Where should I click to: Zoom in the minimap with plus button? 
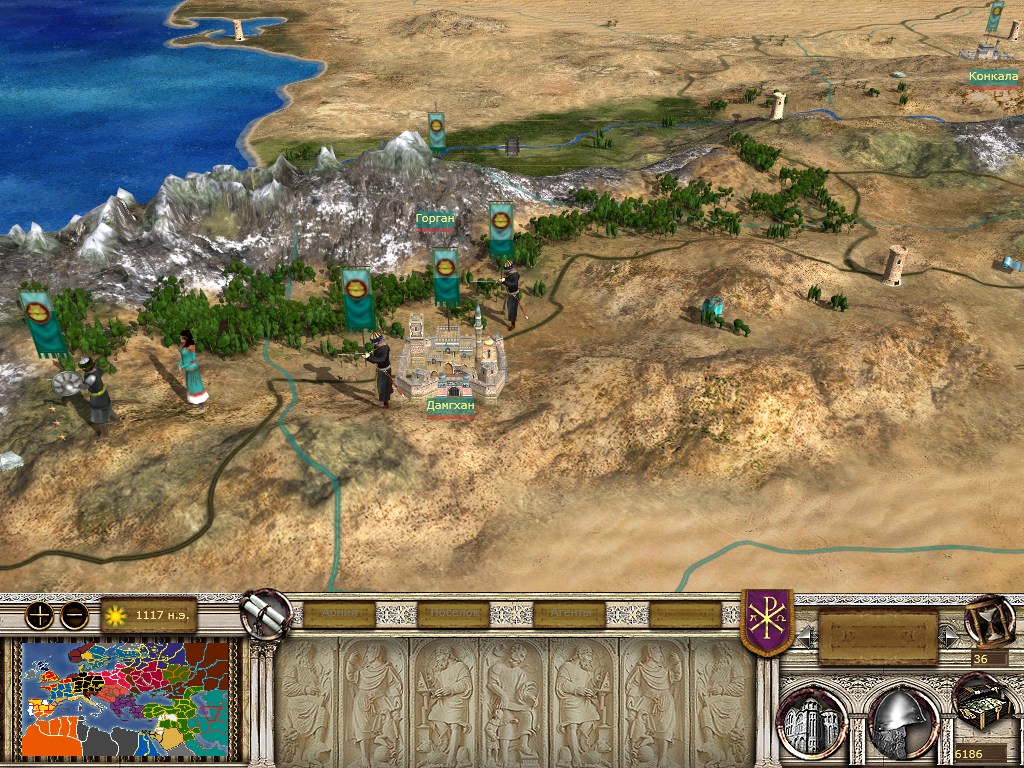(39, 615)
